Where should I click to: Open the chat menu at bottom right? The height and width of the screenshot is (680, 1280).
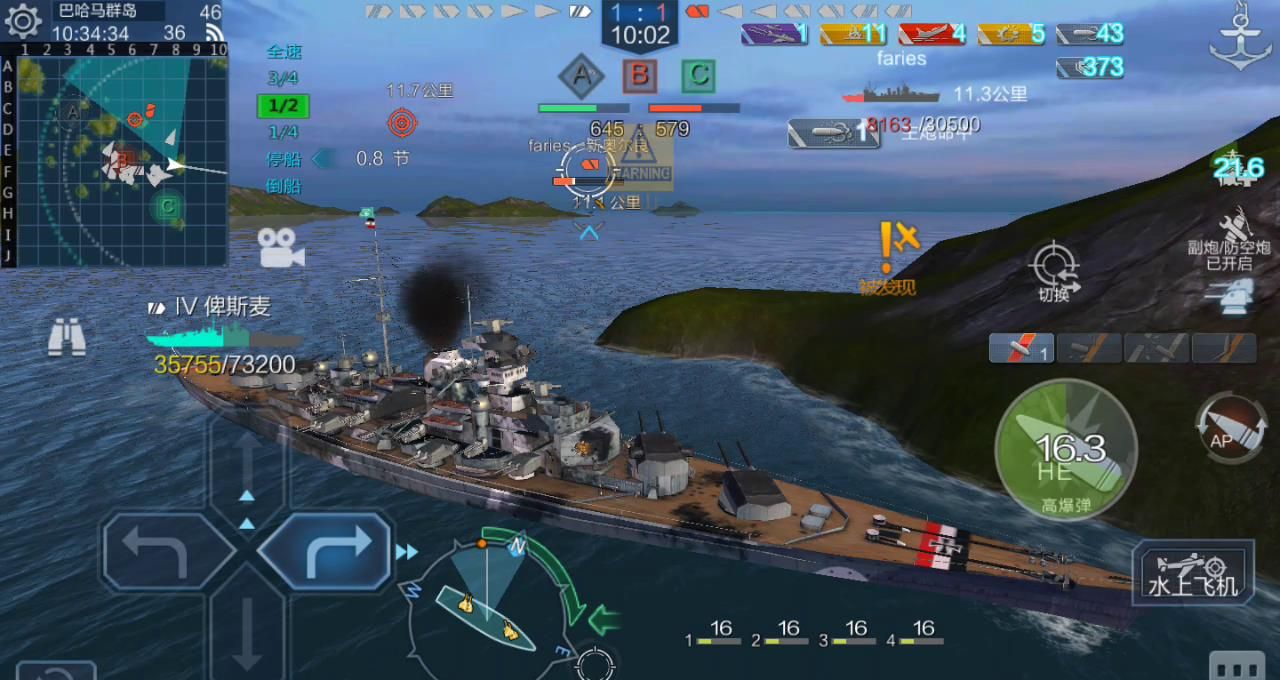(1236, 667)
